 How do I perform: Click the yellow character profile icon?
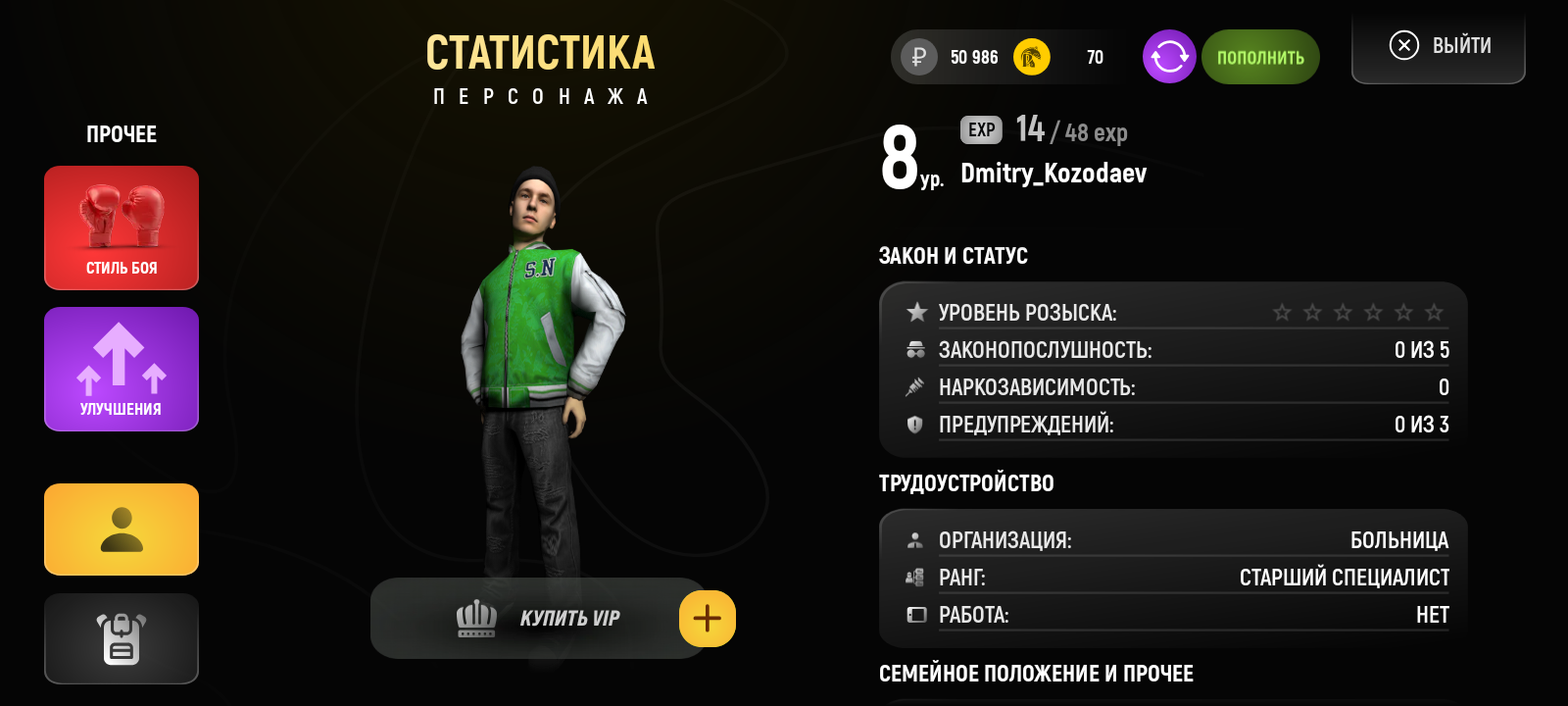coord(121,529)
